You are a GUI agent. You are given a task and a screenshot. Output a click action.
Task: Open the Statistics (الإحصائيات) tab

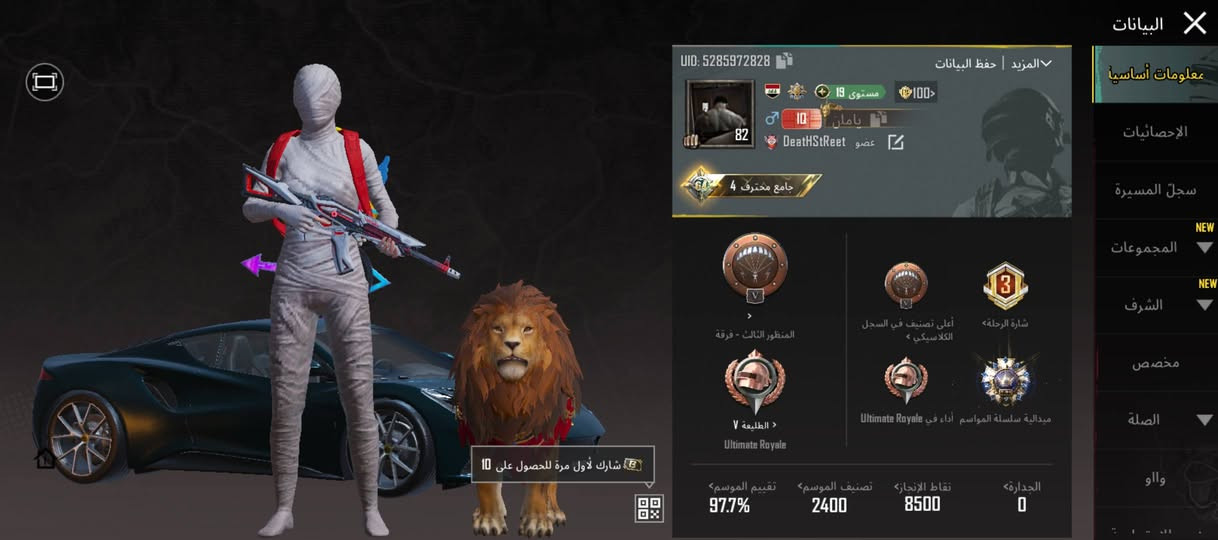click(x=1155, y=132)
